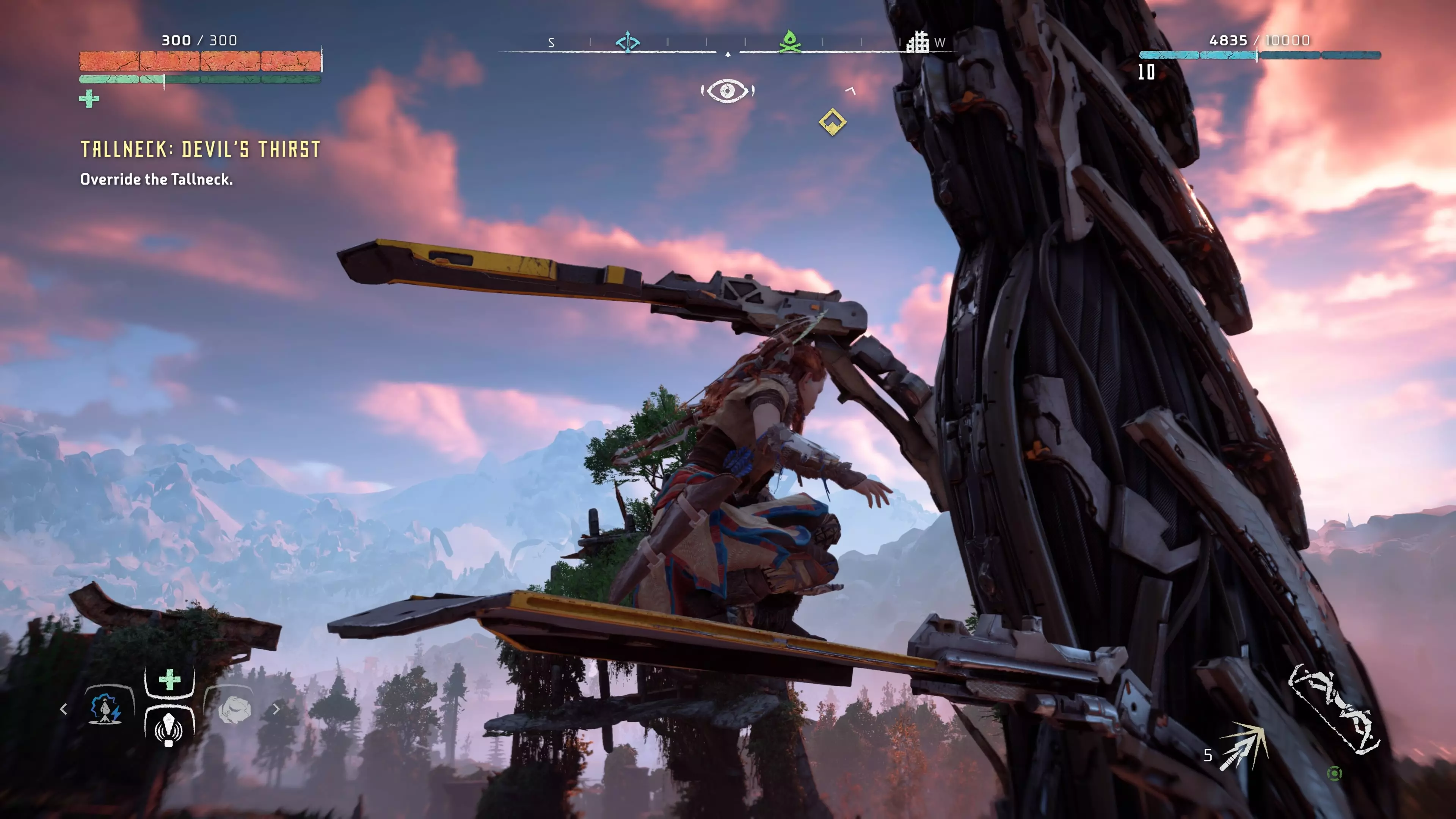Click the green plus icon under health bar
This screenshot has height=819, width=1456.
(x=89, y=99)
